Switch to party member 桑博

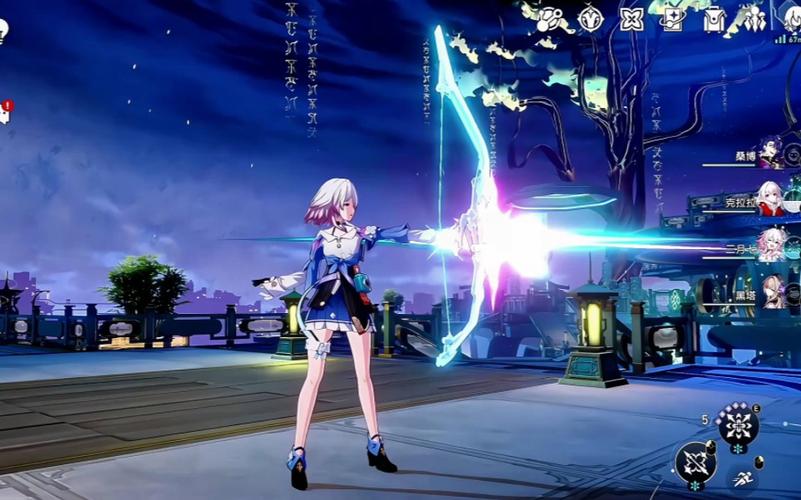(x=768, y=153)
